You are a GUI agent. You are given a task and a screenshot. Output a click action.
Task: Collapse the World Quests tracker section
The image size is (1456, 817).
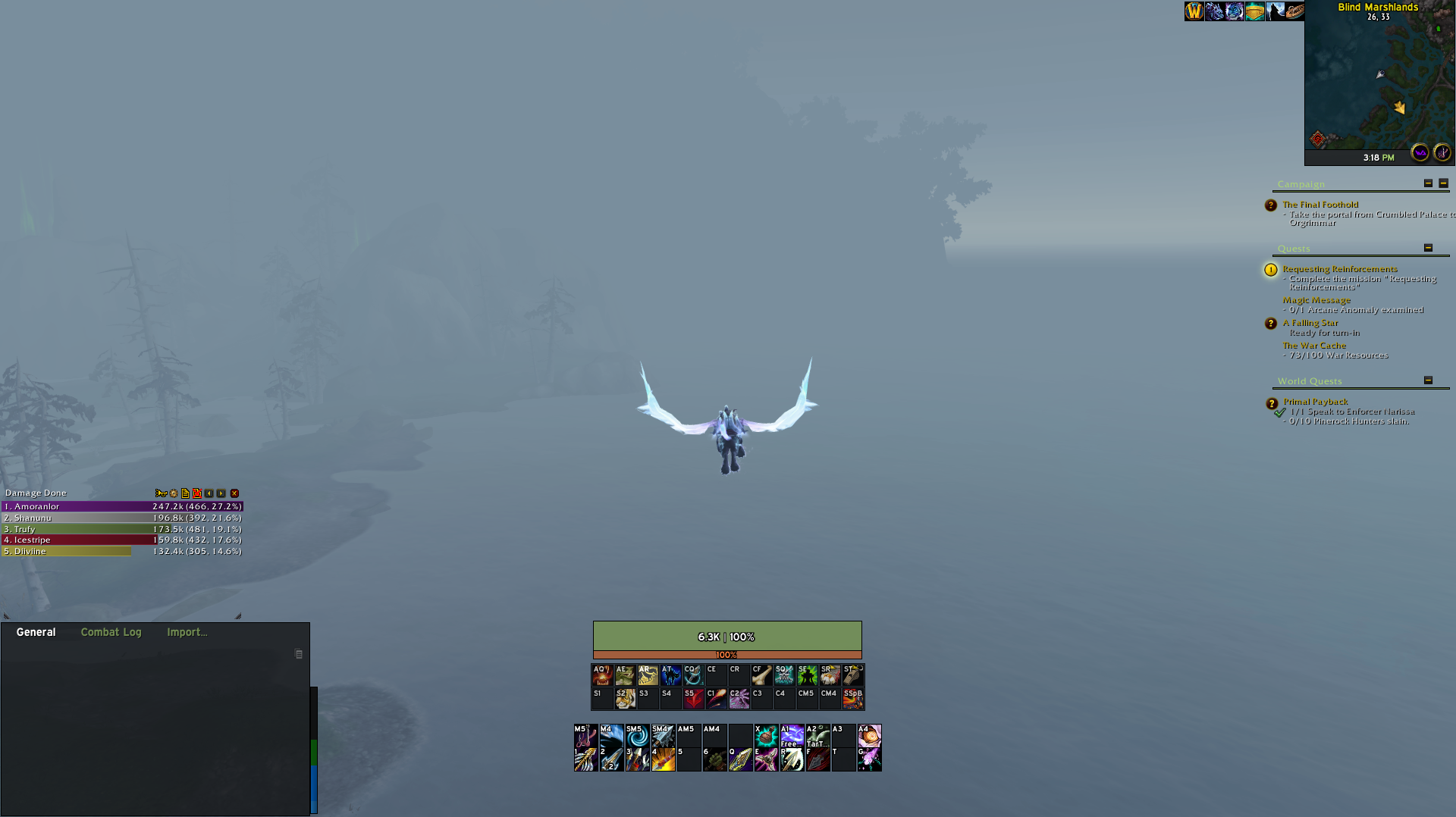pyautogui.click(x=1428, y=380)
